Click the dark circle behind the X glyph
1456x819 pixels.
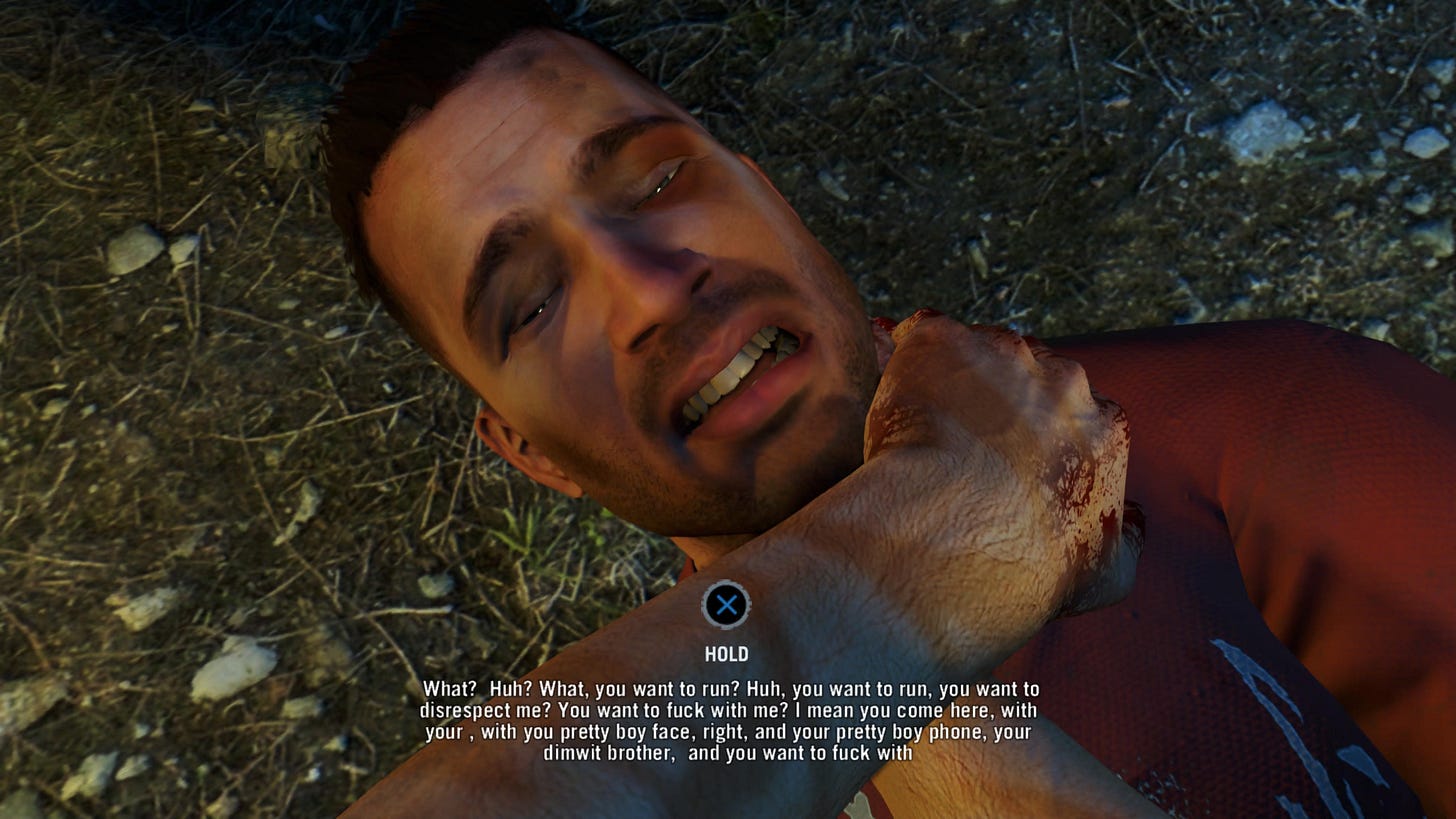coord(729,604)
